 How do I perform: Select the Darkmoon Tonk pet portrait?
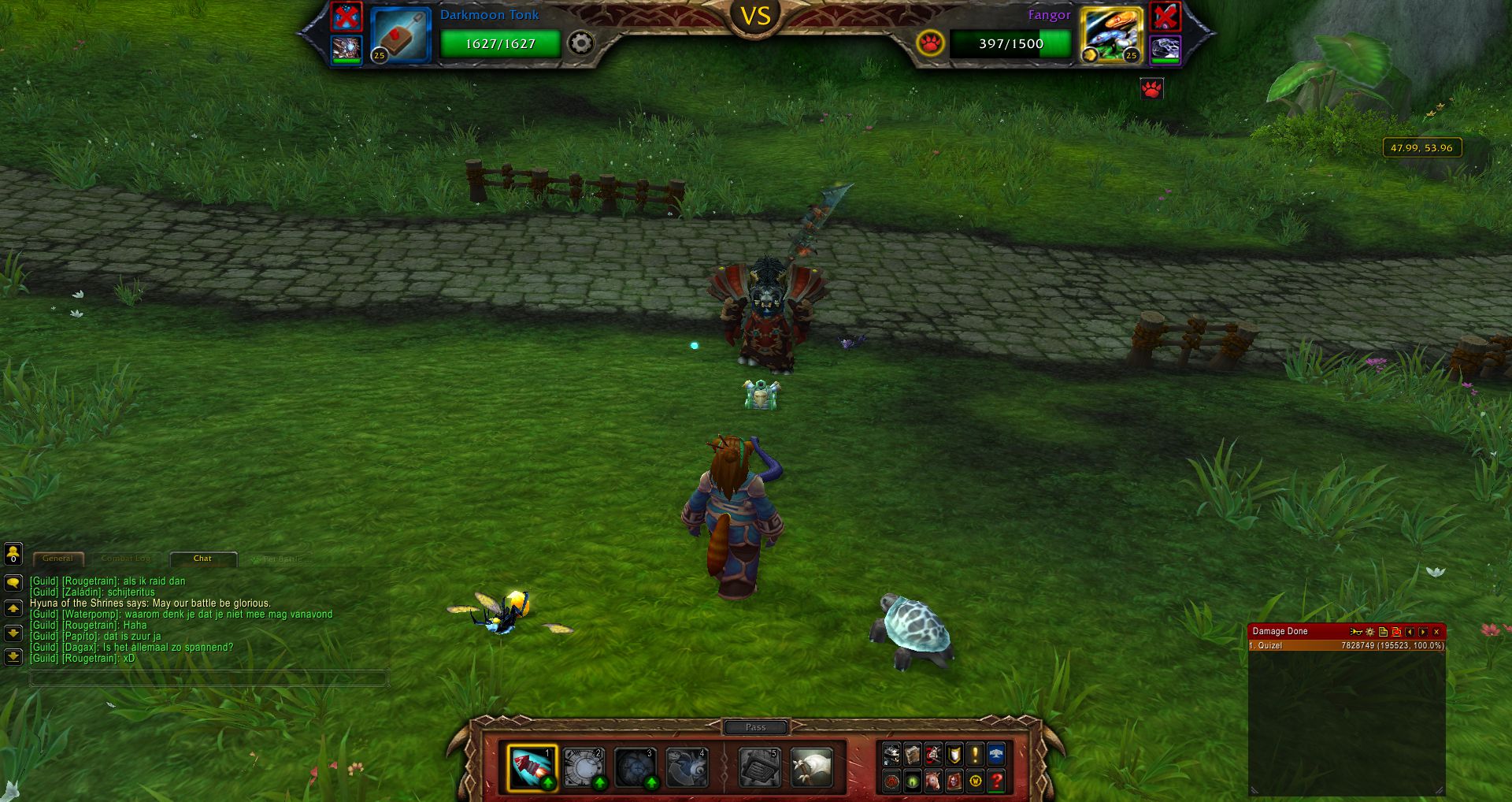pos(400,35)
